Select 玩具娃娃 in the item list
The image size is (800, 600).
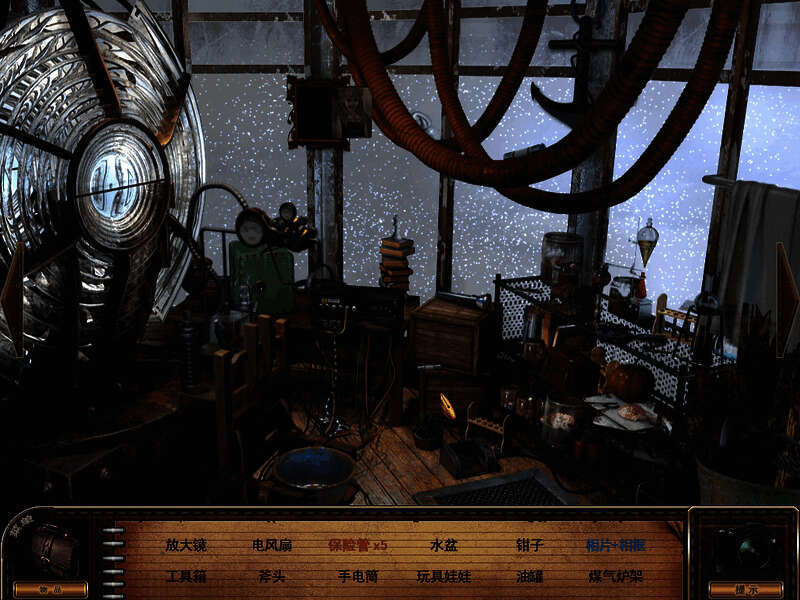(x=443, y=577)
